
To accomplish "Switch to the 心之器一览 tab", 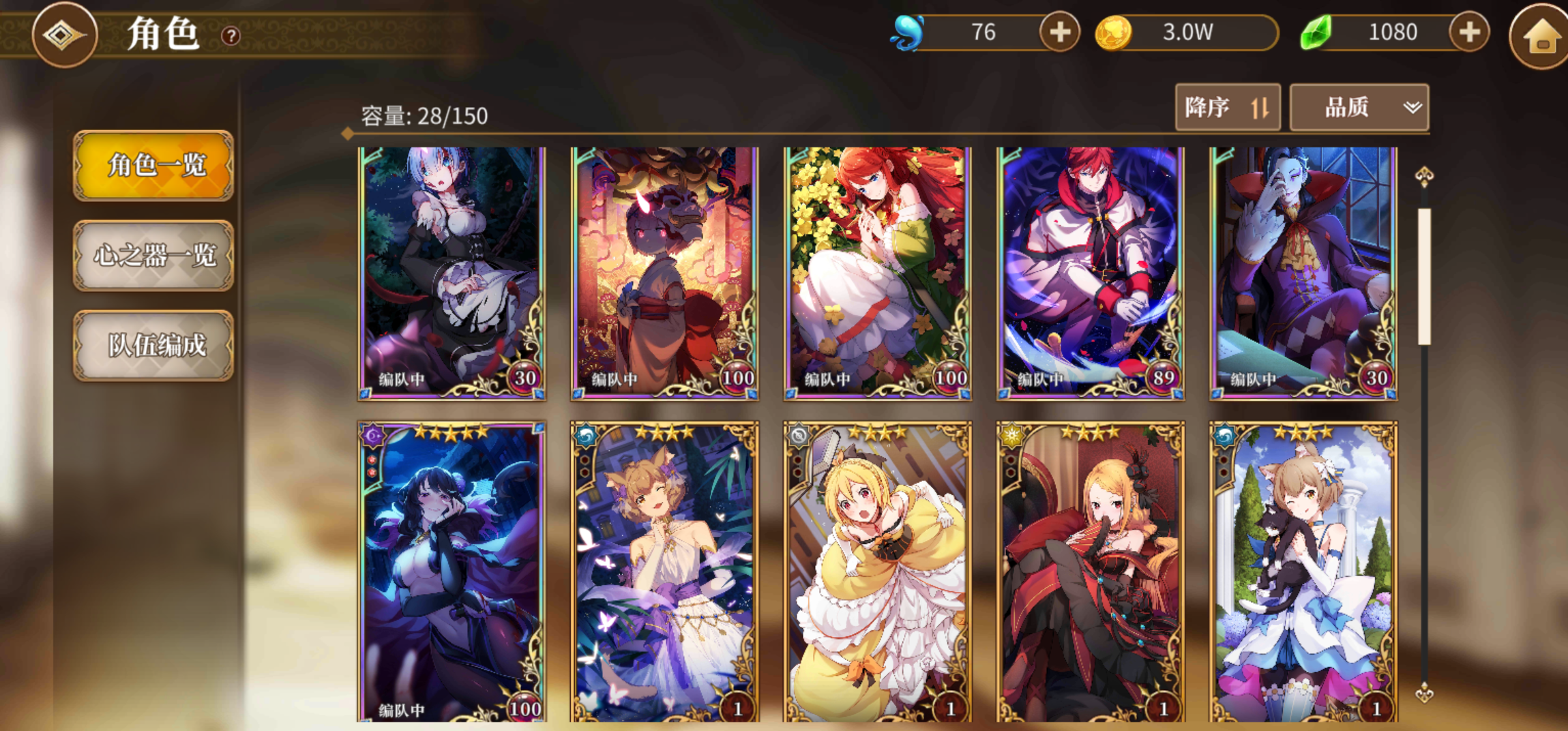I will point(153,257).
